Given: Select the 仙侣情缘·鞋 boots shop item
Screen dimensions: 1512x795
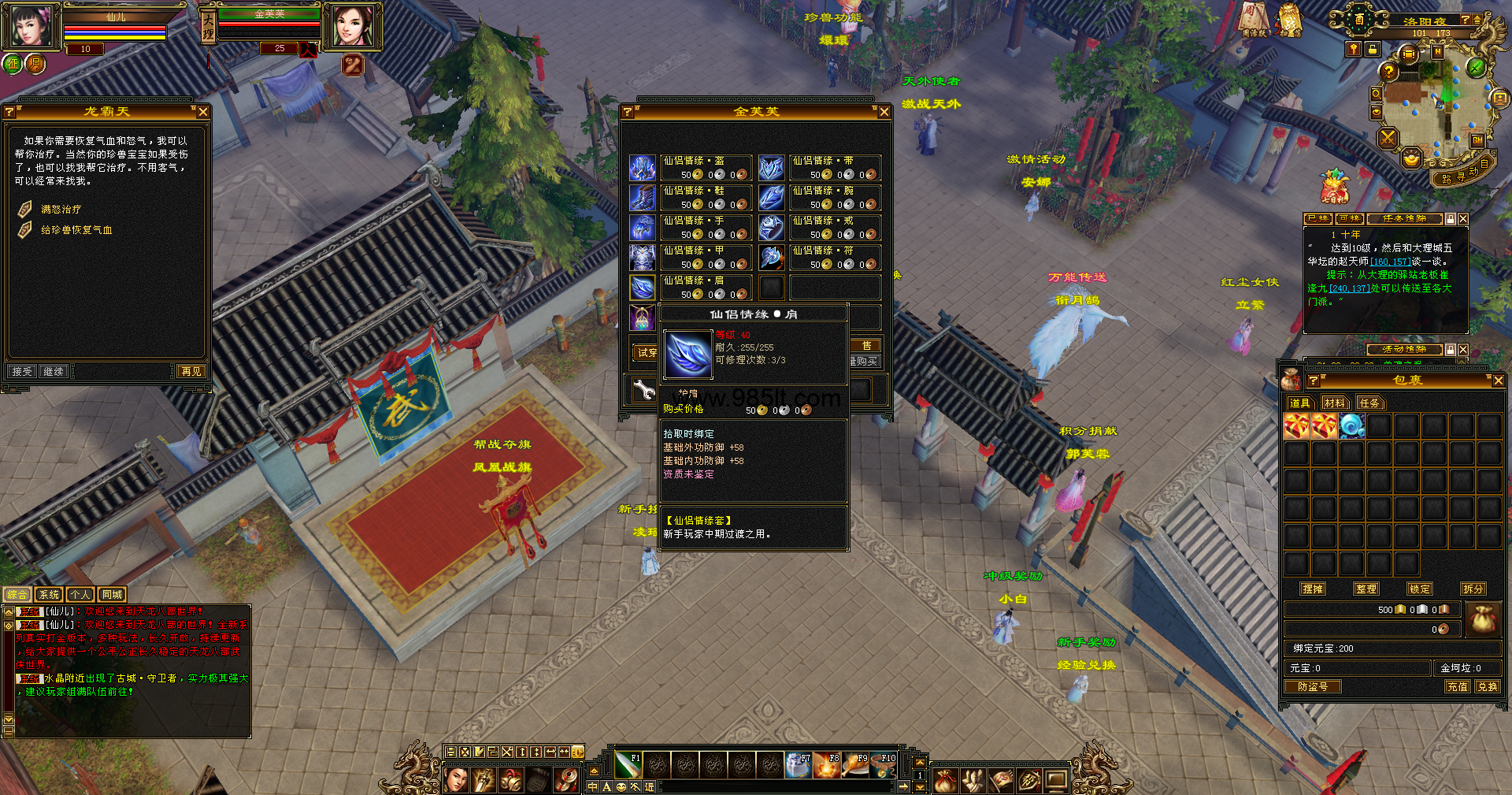Looking at the screenshot, I should (643, 198).
